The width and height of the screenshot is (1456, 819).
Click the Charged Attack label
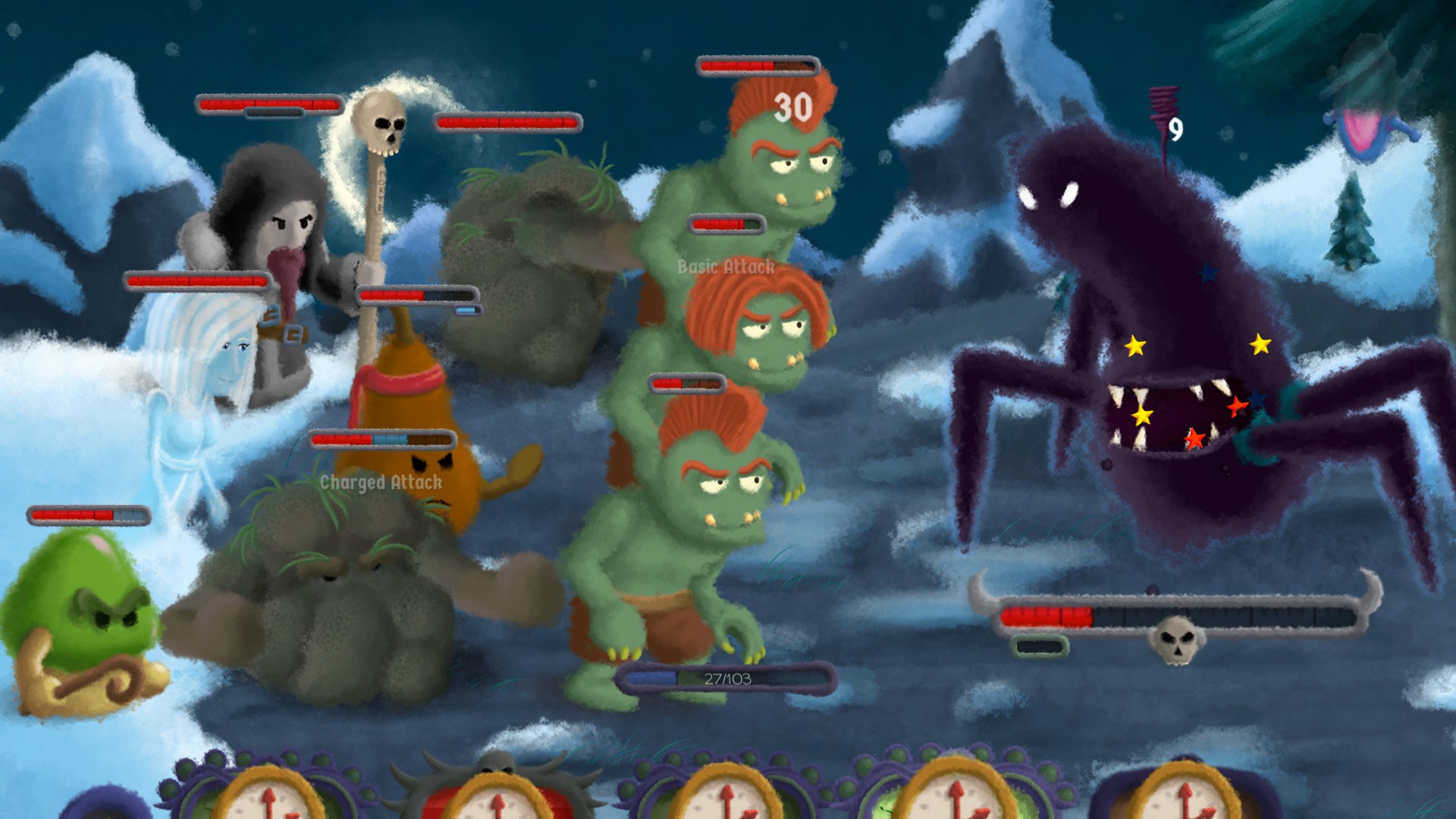[381, 482]
